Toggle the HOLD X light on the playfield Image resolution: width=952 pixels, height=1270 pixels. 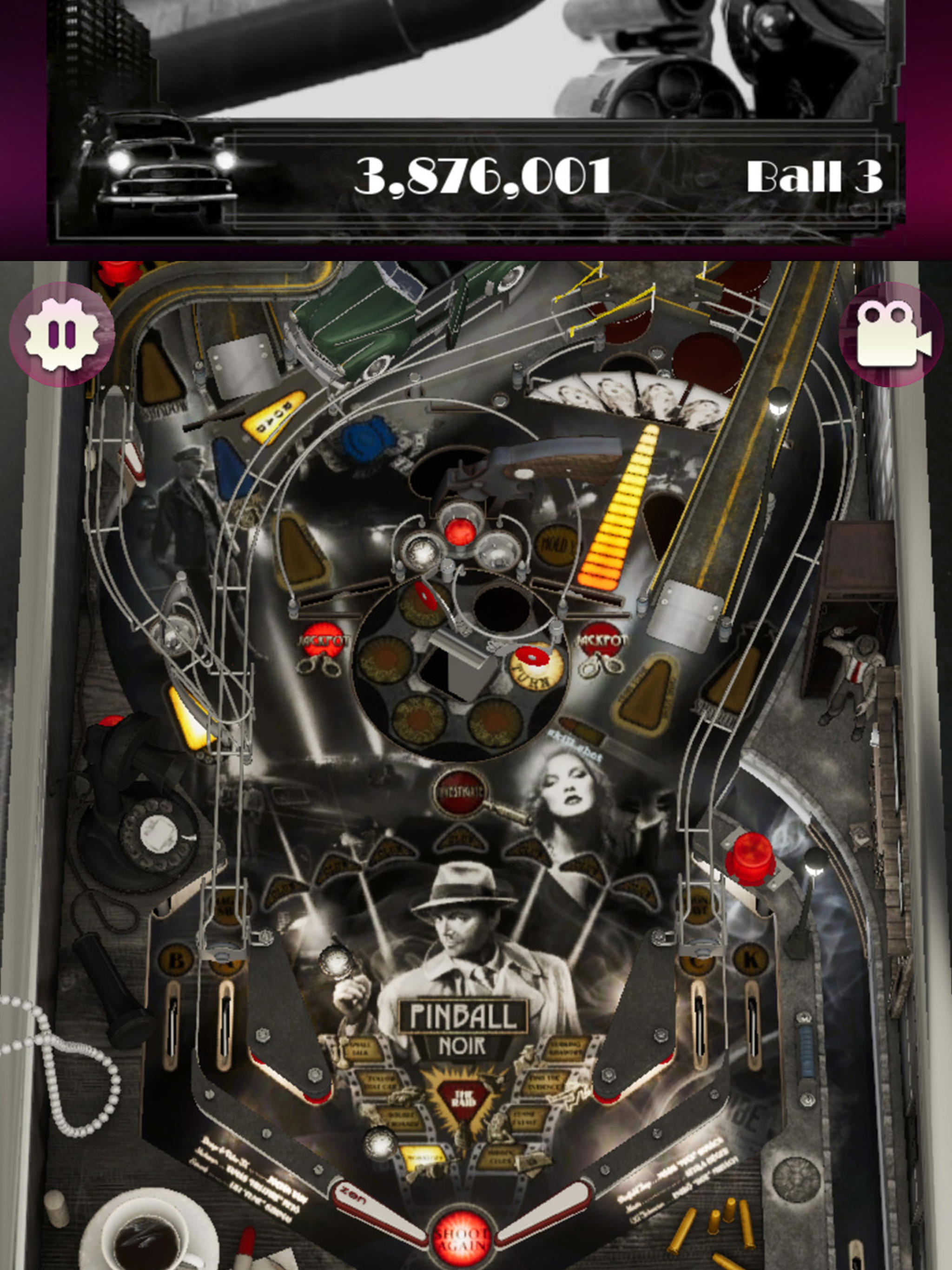point(555,545)
